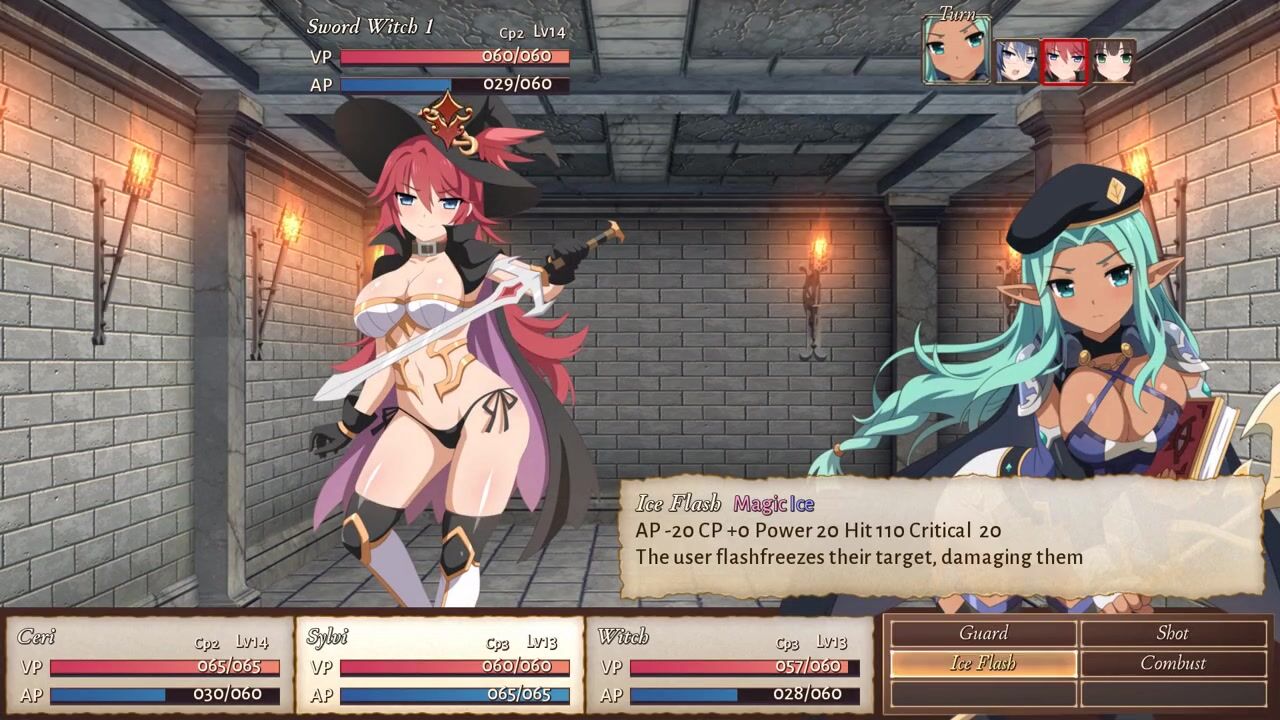Choose the Shot skill
The image size is (1280, 720).
1173,633
